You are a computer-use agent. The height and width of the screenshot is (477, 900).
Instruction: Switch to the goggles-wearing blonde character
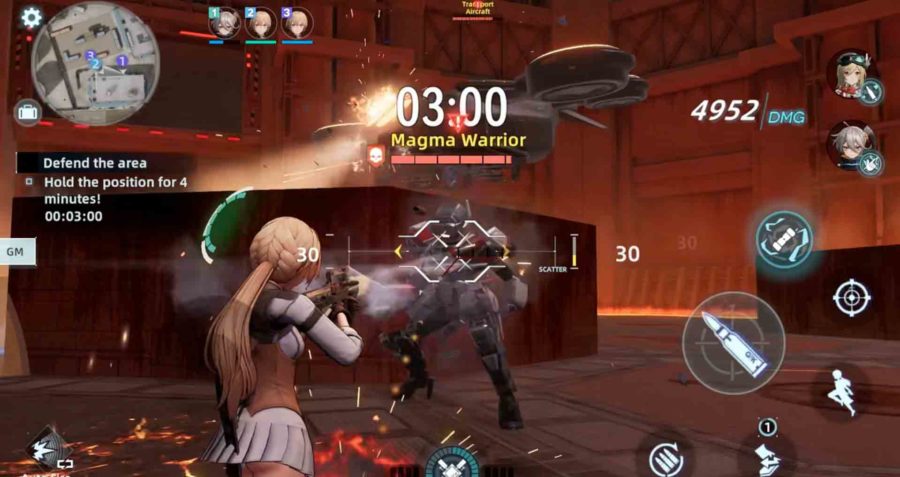(x=852, y=77)
